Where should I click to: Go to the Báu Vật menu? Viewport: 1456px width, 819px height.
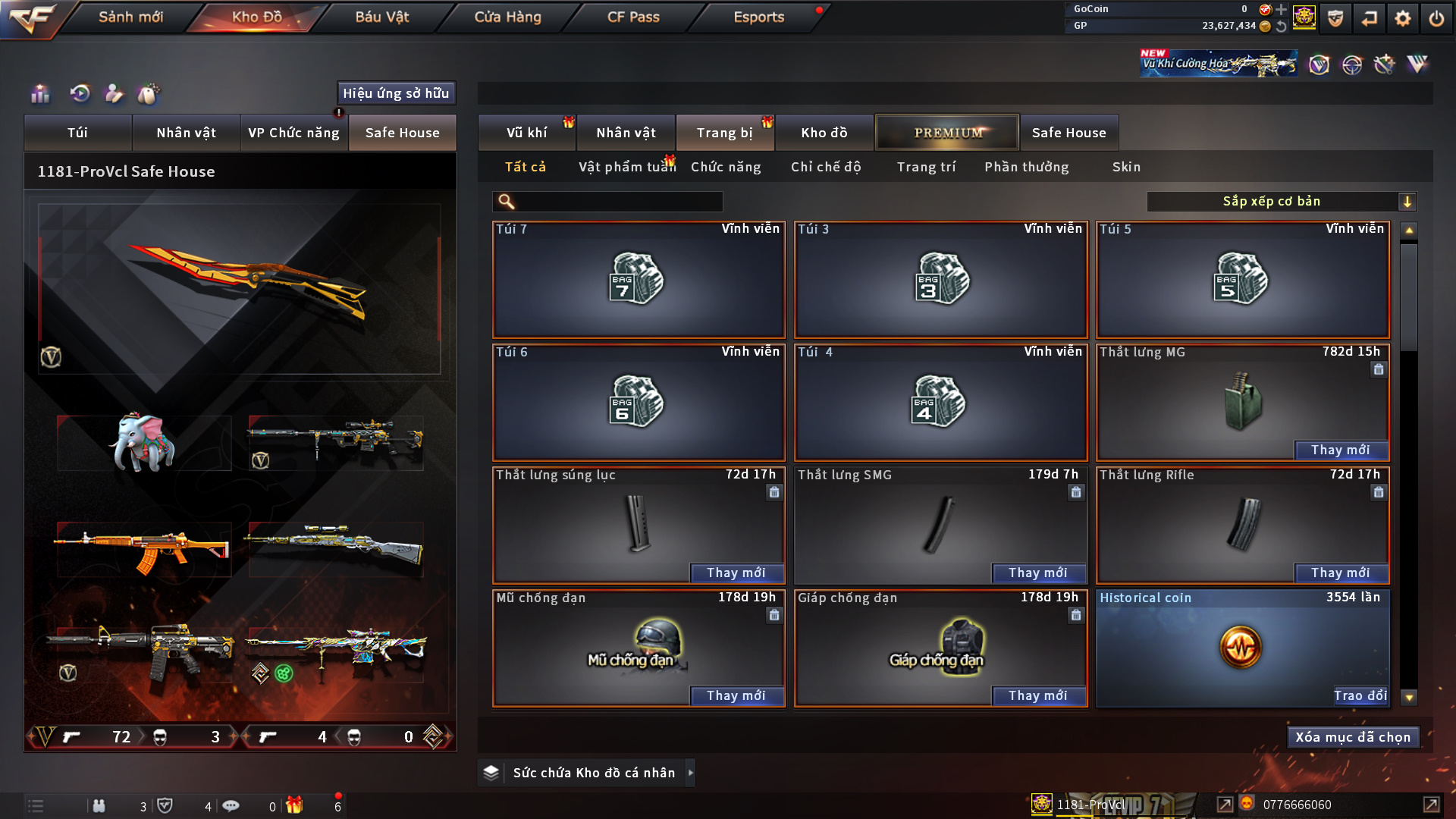[381, 17]
